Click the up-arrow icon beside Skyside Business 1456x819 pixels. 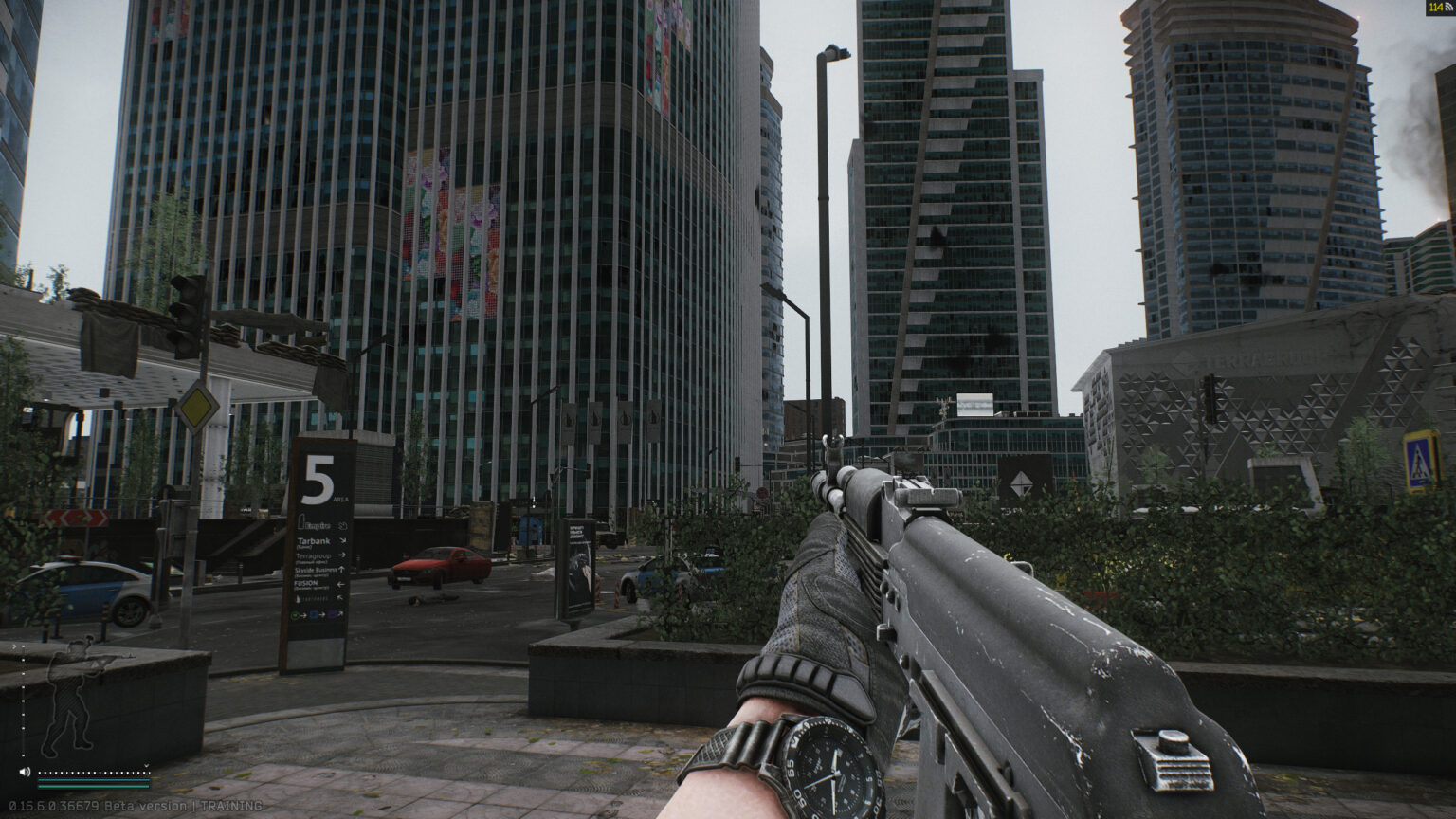(x=341, y=569)
